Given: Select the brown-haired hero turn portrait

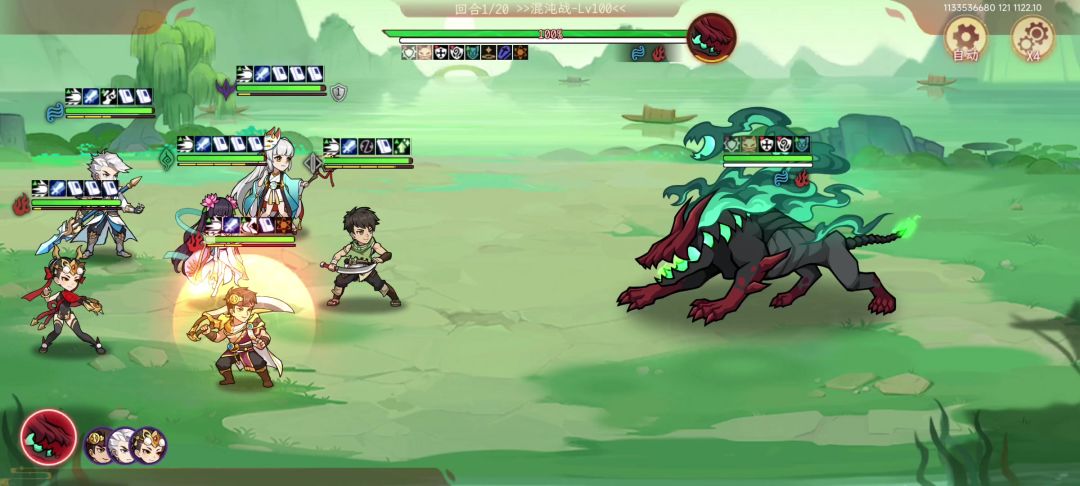Looking at the screenshot, I should point(100,444).
